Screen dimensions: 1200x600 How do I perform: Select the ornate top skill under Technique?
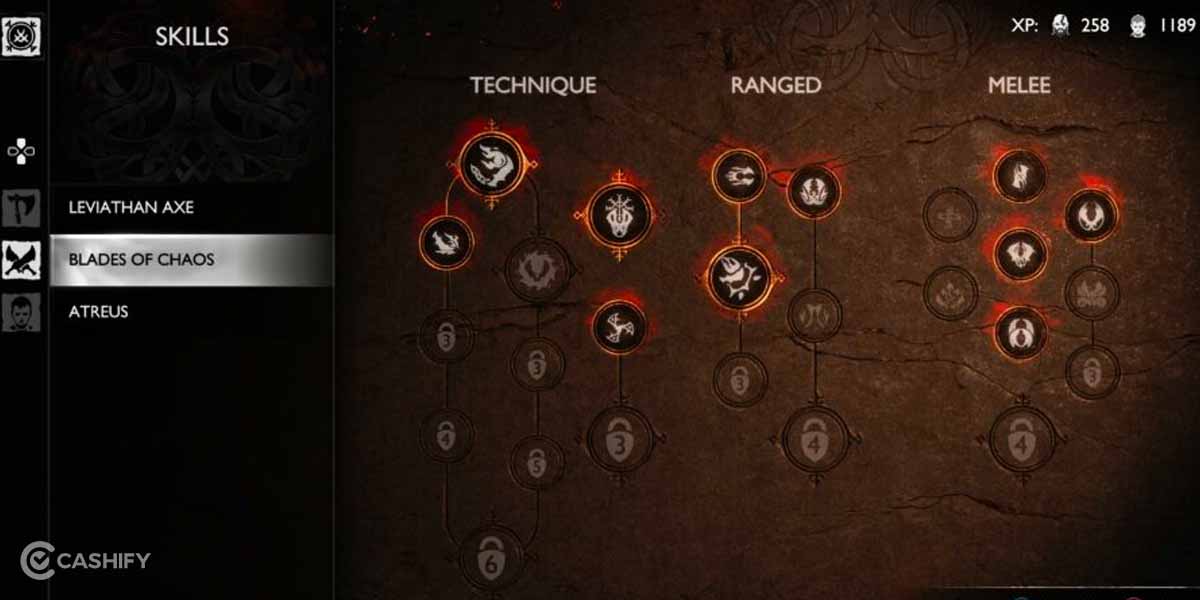tap(493, 164)
